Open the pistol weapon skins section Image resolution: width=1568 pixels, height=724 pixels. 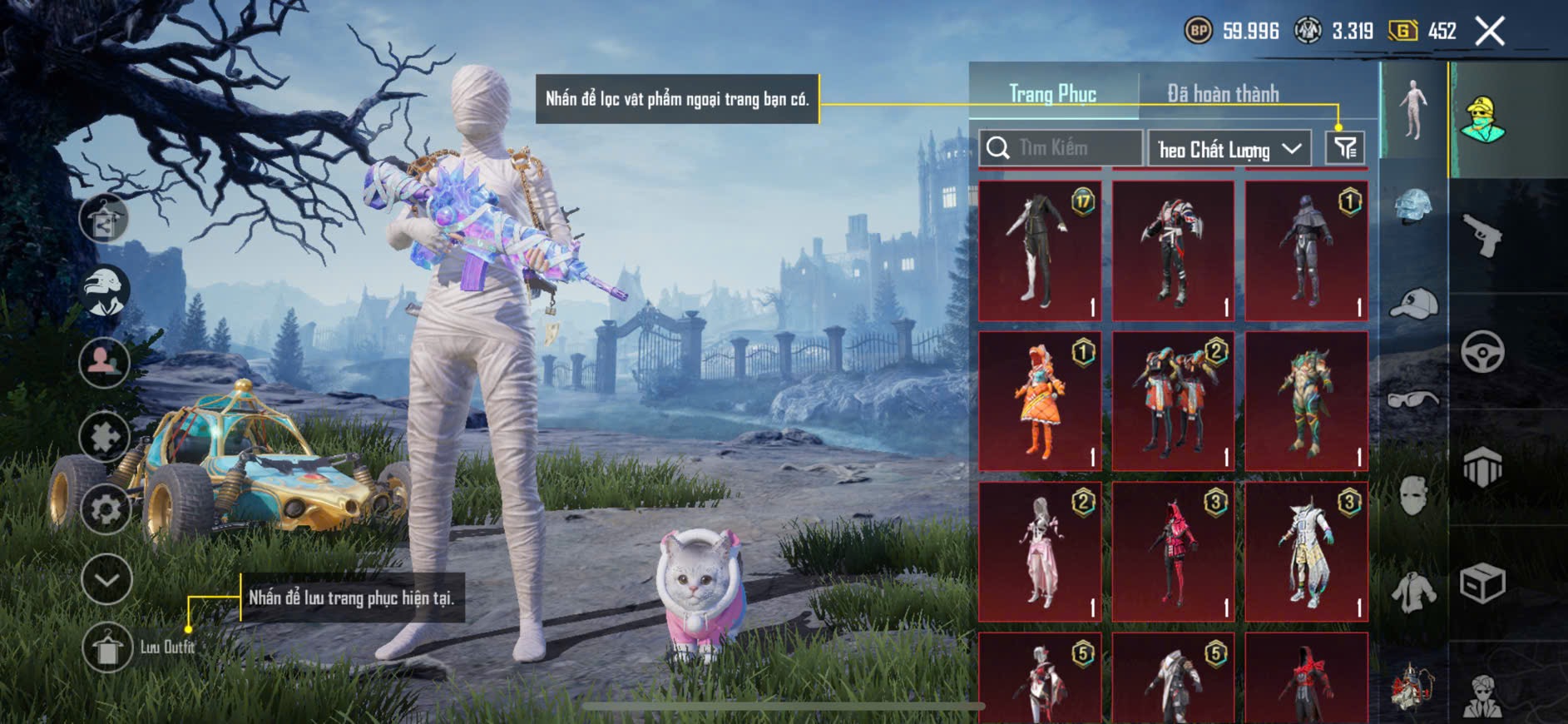pyautogui.click(x=1483, y=236)
